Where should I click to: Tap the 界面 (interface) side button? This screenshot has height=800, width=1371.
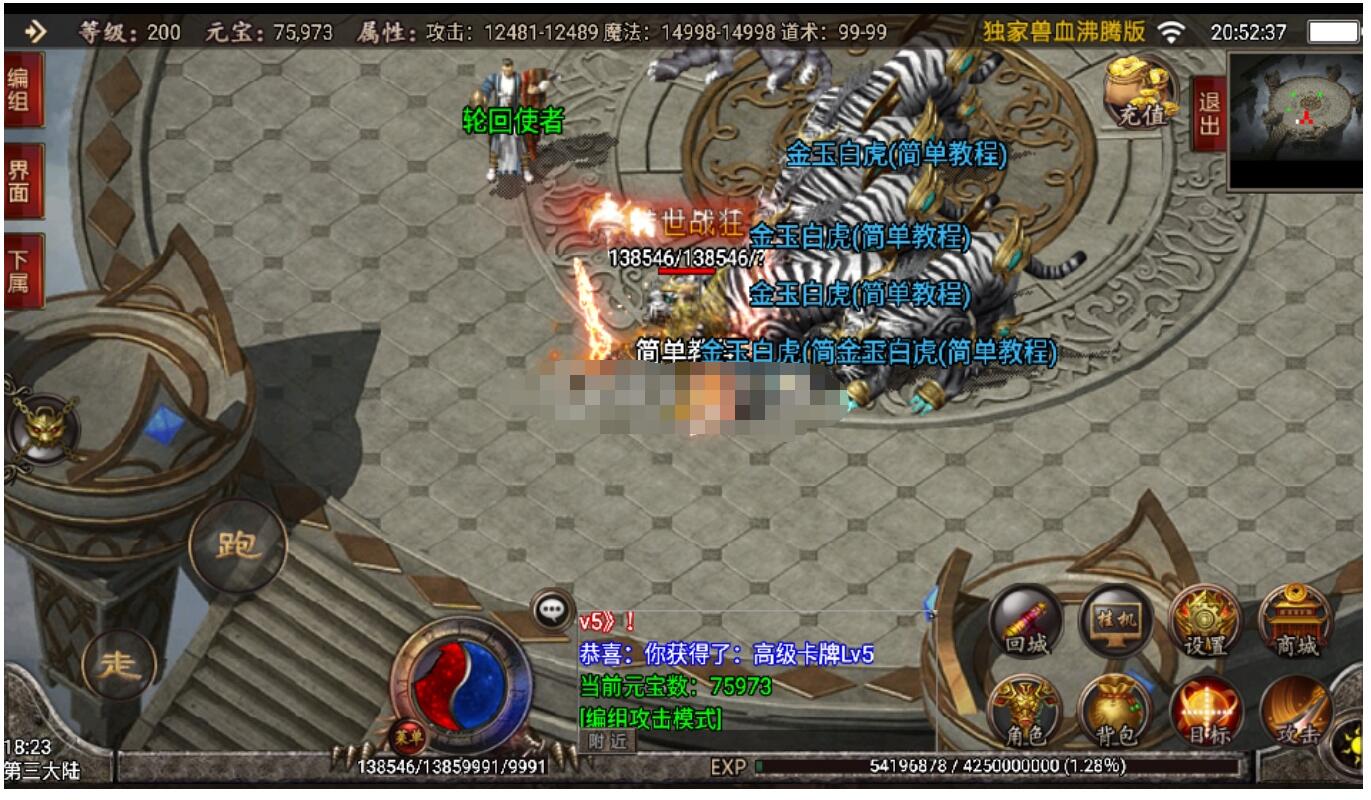click(x=22, y=180)
